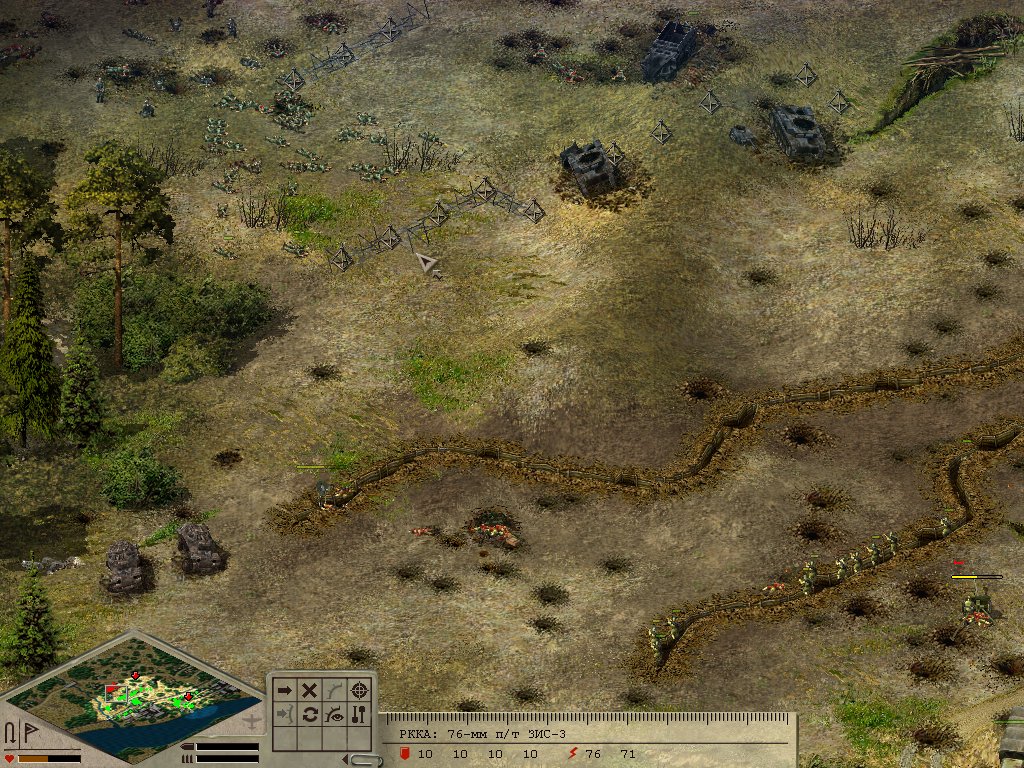
Task: Select the grayed airplane aviation icon
Action: click(253, 718)
